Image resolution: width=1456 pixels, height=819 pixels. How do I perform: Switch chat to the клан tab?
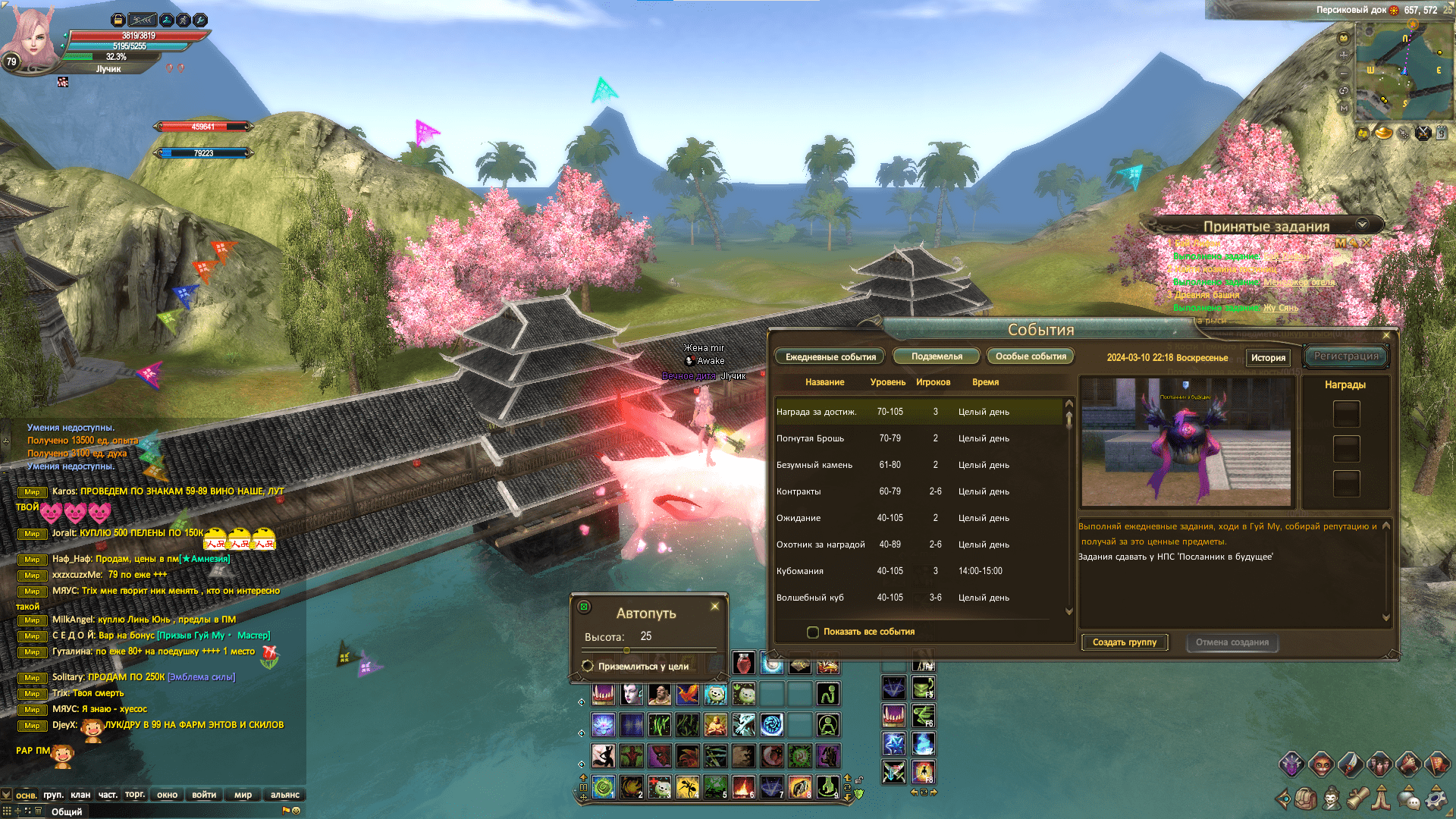pos(80,795)
